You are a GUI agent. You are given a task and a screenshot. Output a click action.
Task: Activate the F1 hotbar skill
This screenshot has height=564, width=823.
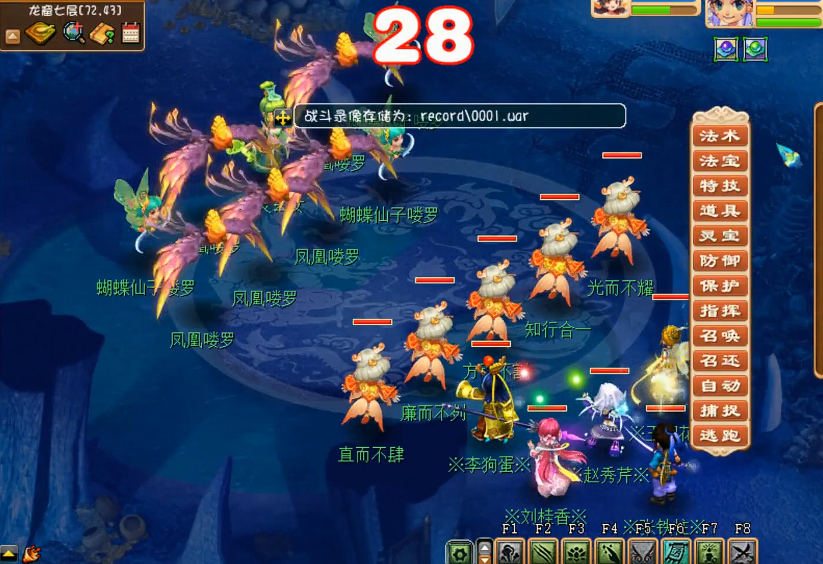[x=510, y=551]
